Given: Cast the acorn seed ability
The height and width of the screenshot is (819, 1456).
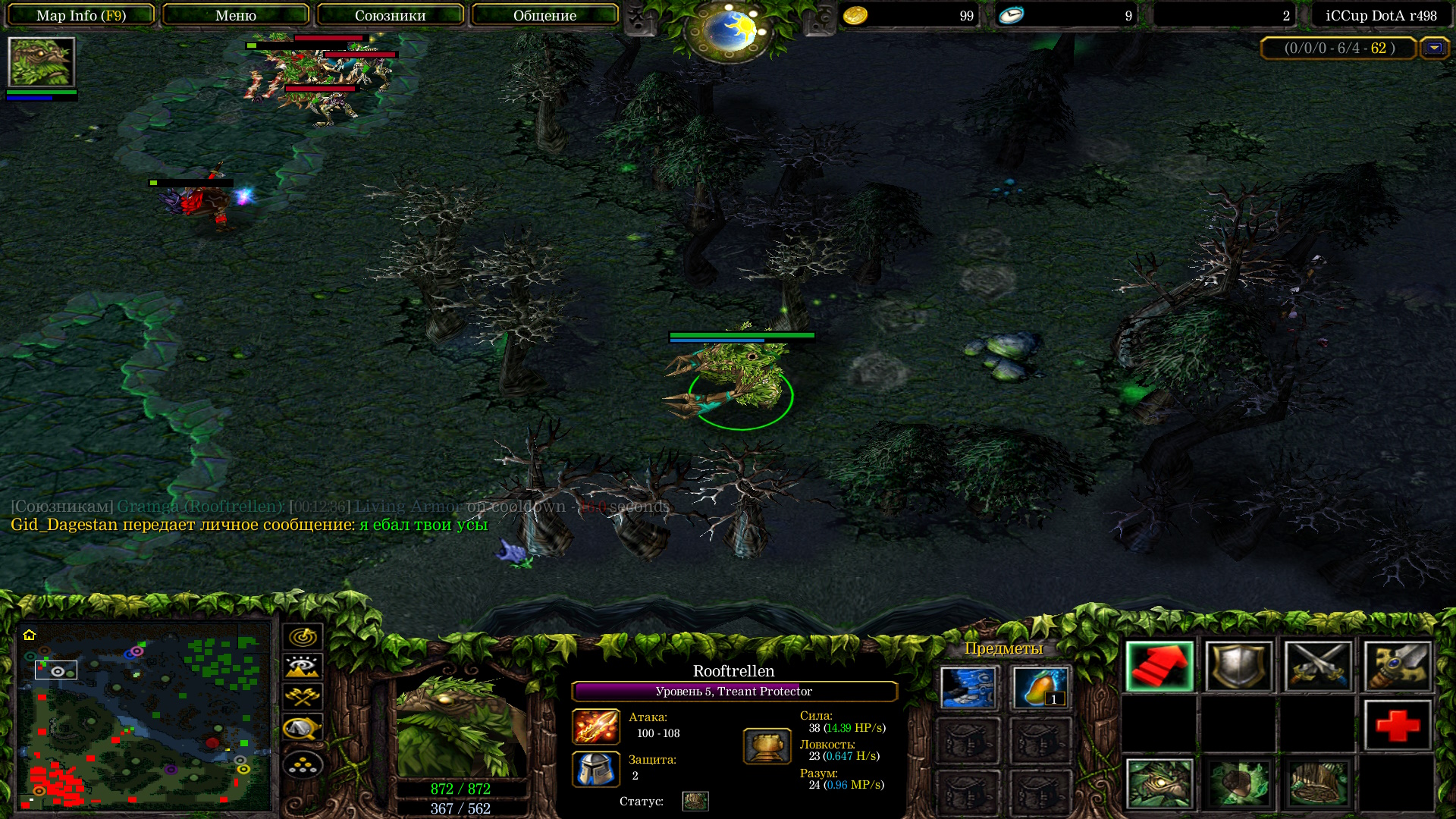Looking at the screenshot, I should pyautogui.click(x=1238, y=784).
